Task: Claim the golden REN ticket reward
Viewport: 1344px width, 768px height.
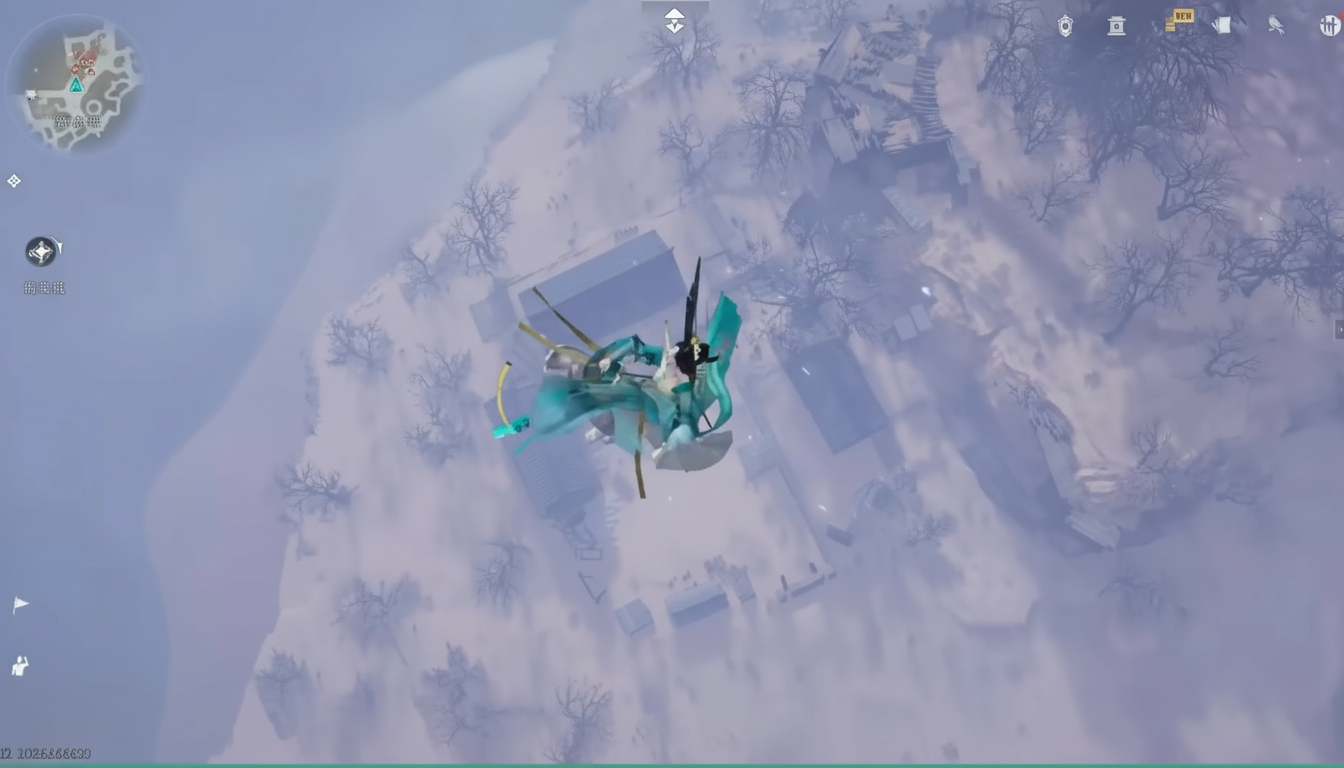Action: 1180,20
